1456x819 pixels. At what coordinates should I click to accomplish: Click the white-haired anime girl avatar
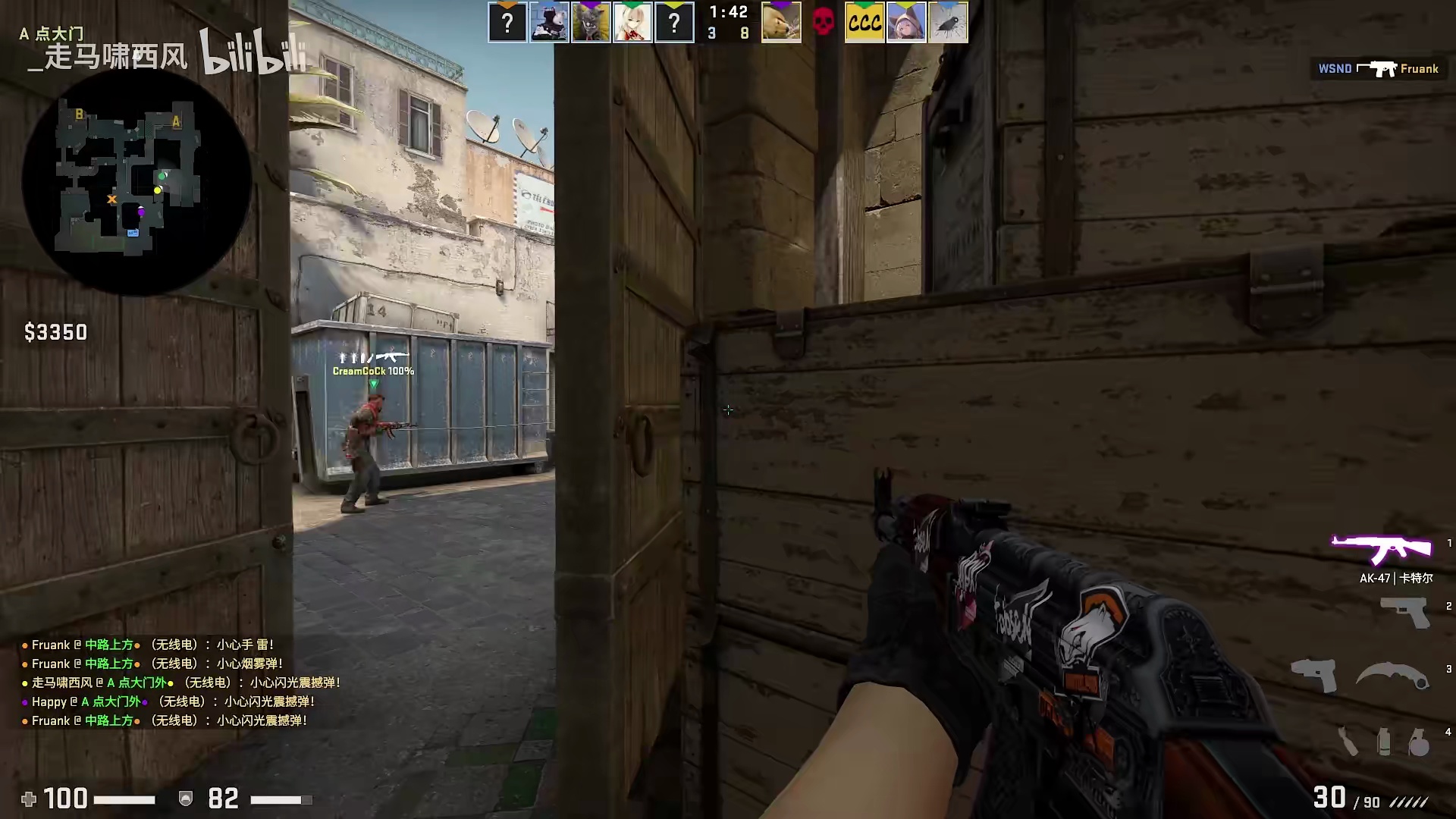(x=632, y=23)
